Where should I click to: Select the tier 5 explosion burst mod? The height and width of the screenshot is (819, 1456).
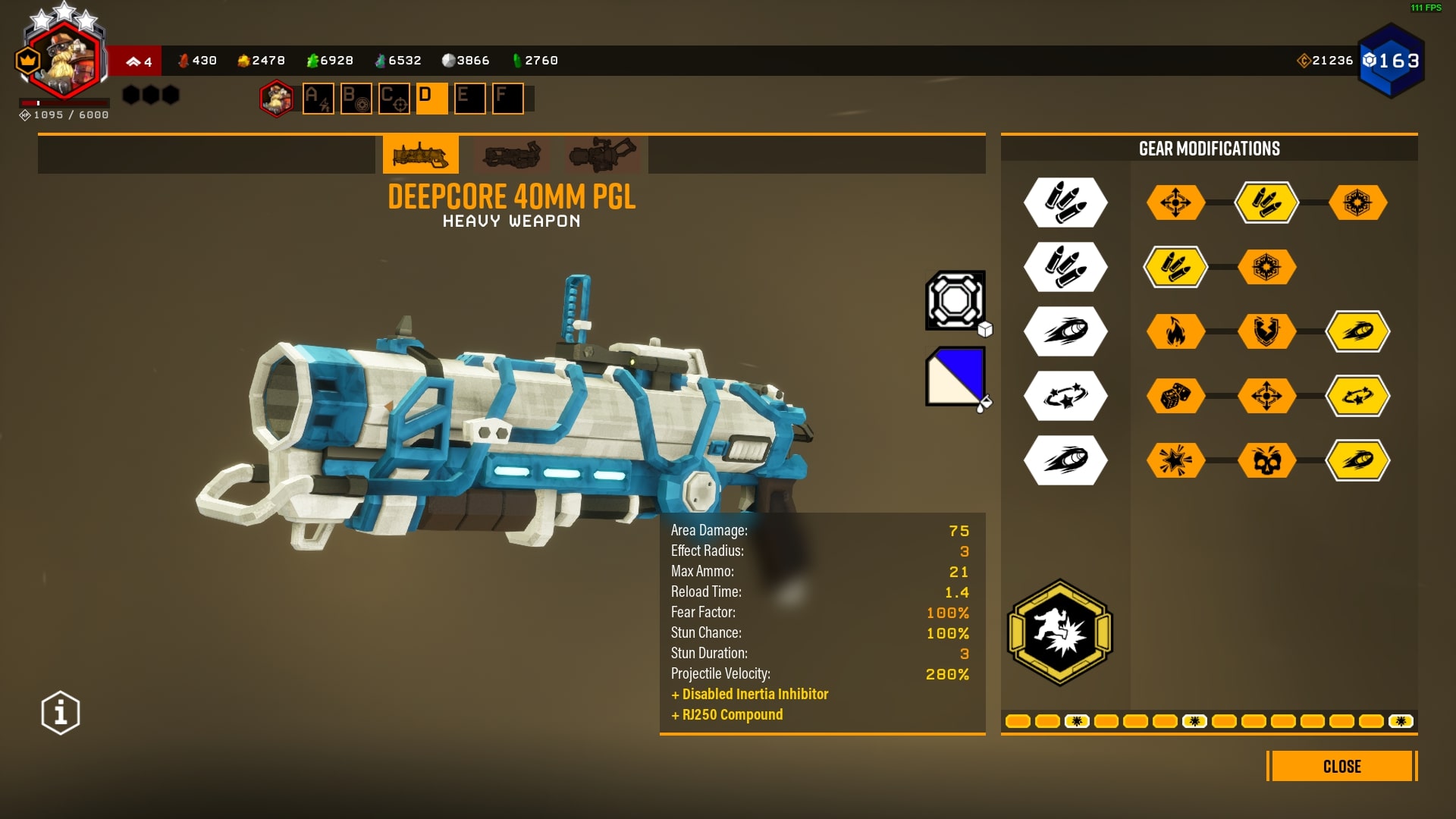tap(1175, 460)
